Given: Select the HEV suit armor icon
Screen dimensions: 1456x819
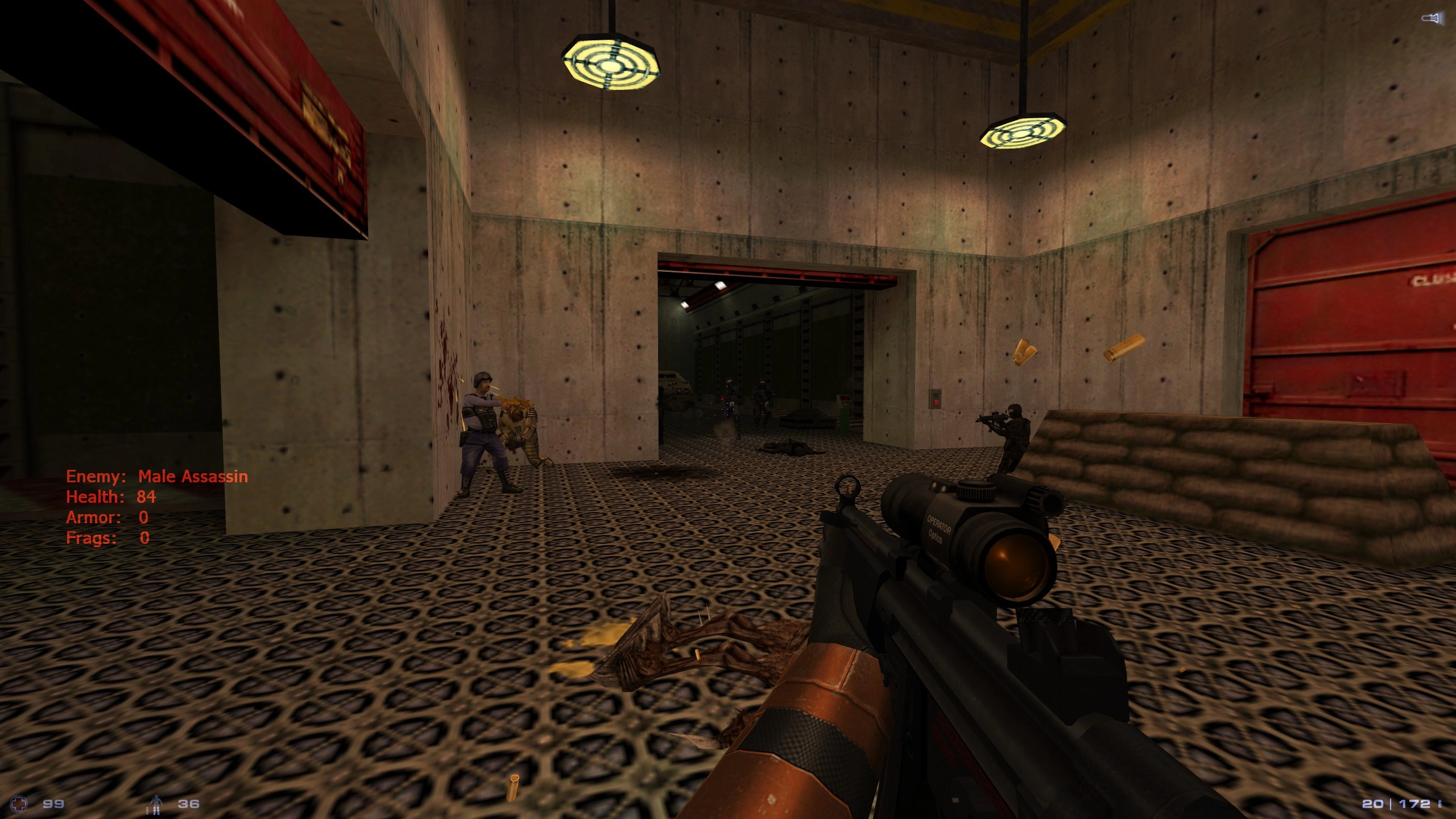Looking at the screenshot, I should tap(155, 804).
